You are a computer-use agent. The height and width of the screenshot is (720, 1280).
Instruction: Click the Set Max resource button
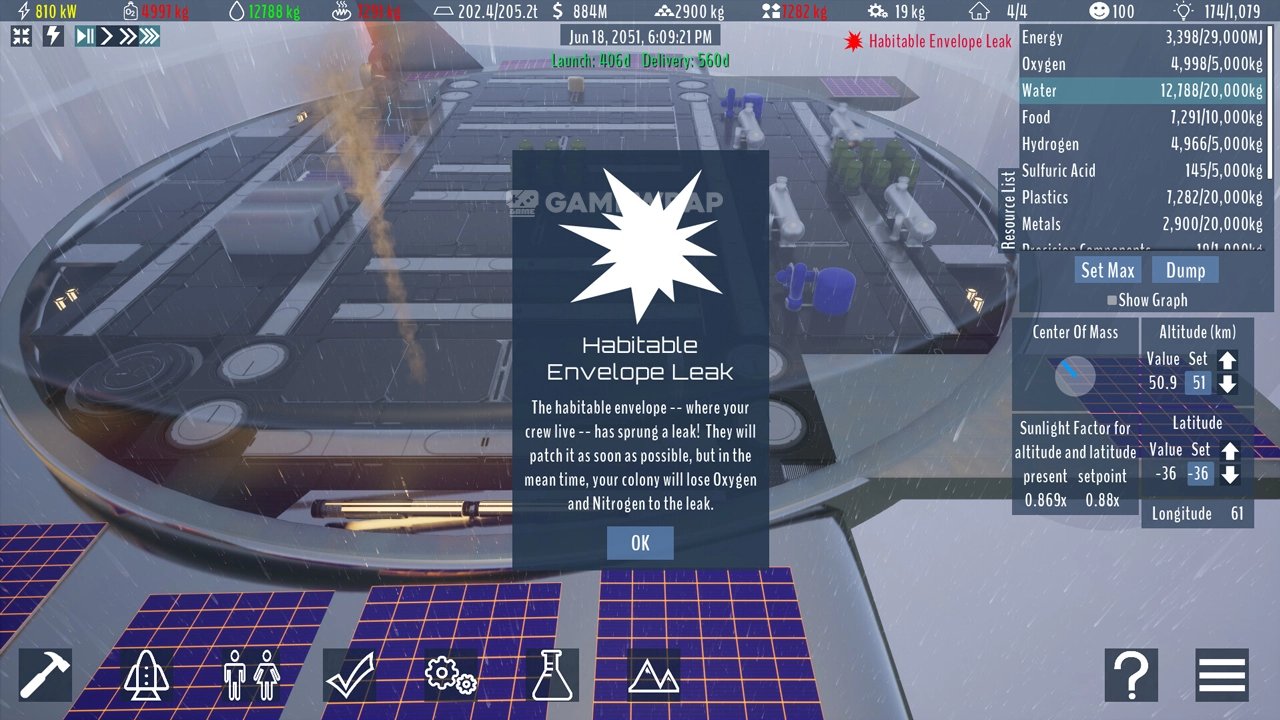point(1107,270)
